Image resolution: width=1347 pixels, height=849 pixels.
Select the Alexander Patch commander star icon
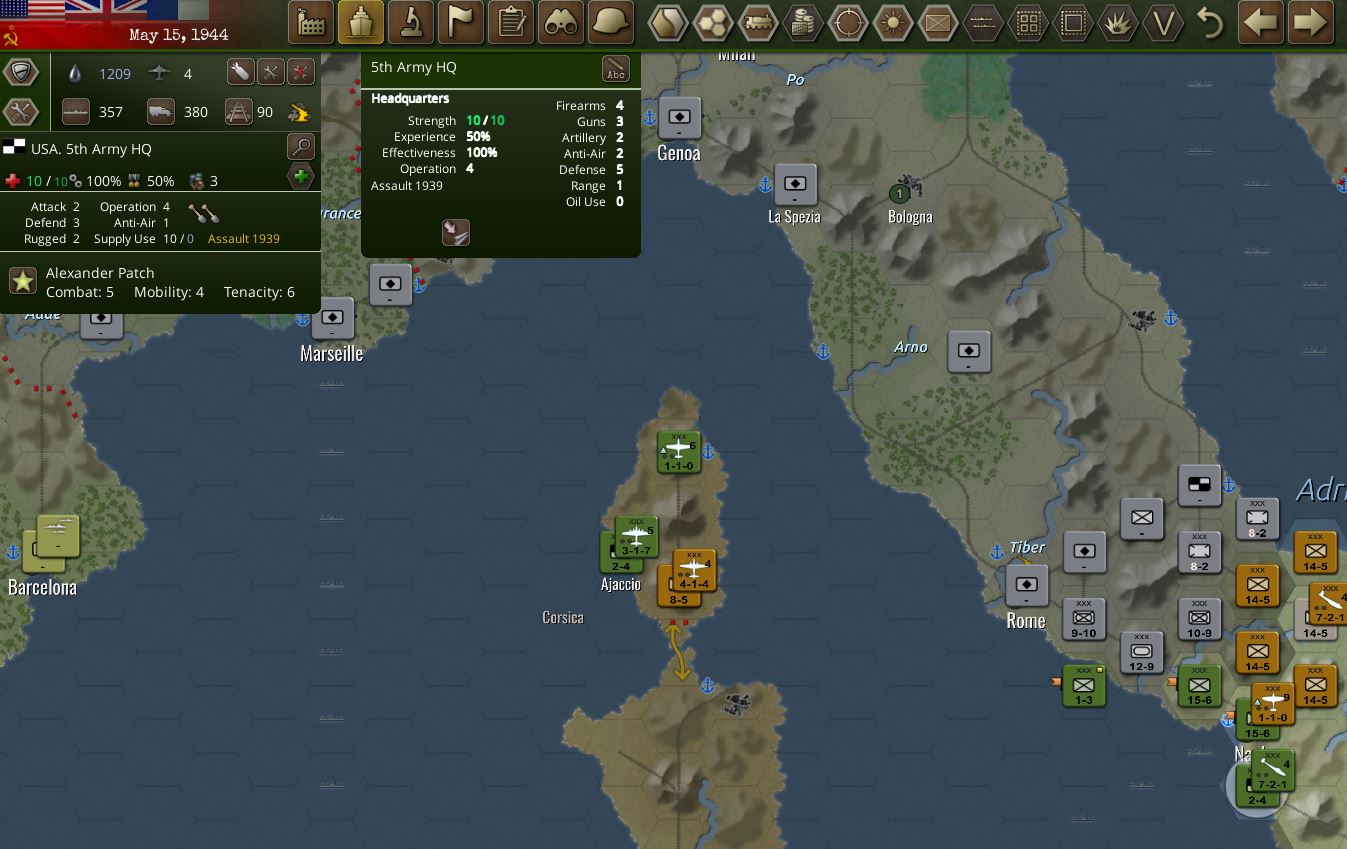tap(23, 281)
